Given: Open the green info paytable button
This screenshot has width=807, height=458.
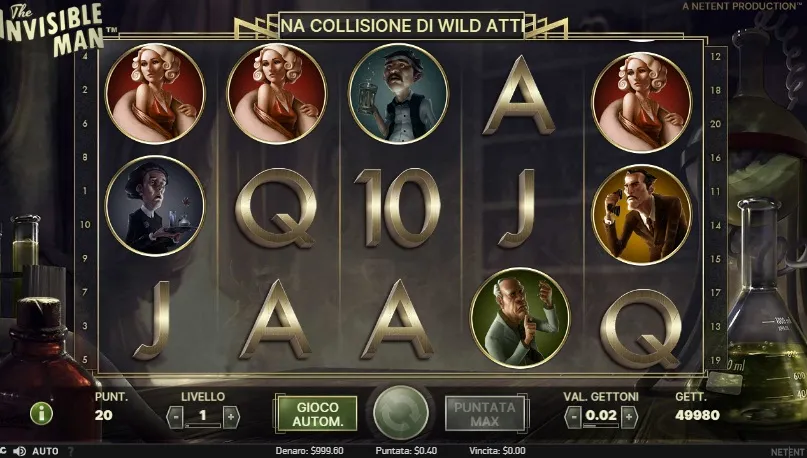Looking at the screenshot, I should point(41,412).
